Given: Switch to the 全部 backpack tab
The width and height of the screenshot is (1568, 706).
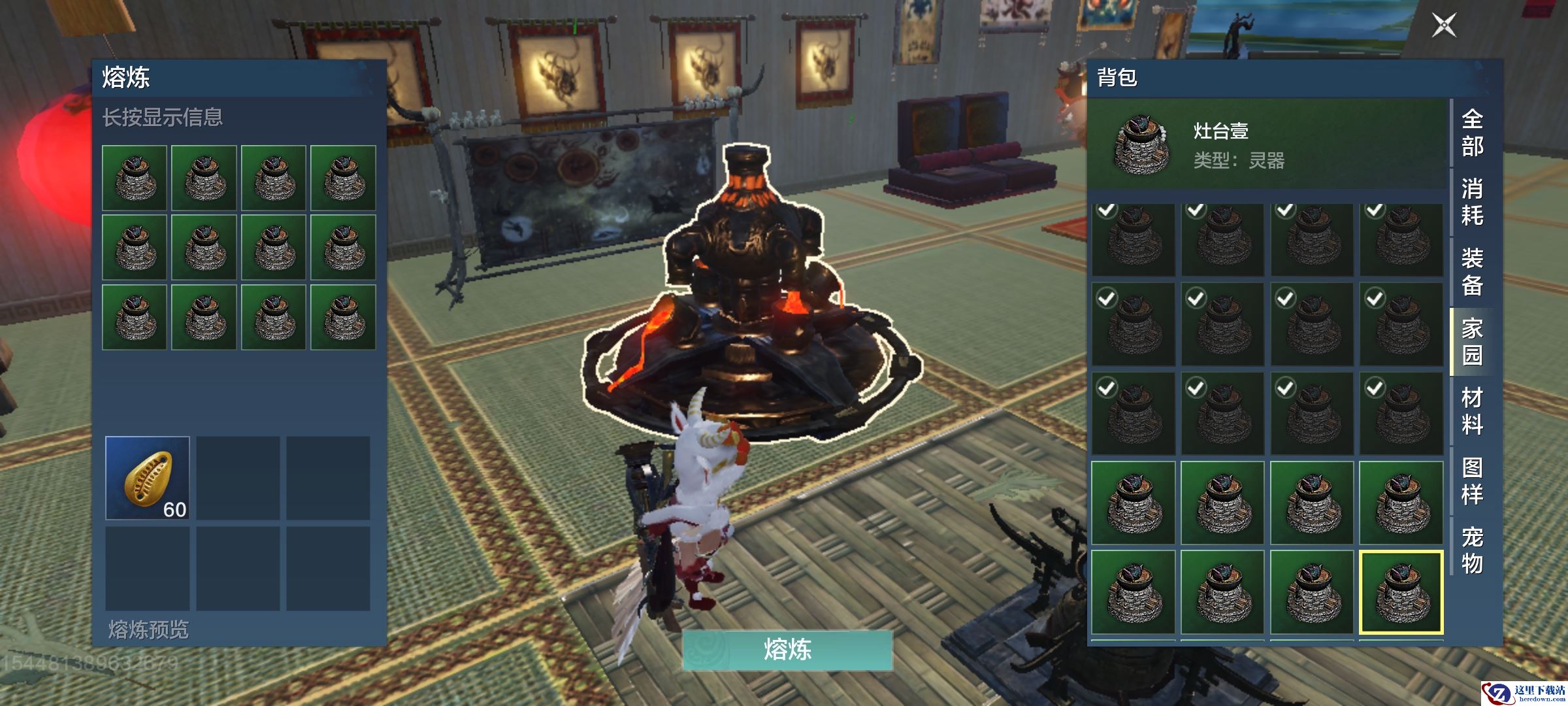Looking at the screenshot, I should pyautogui.click(x=1472, y=133).
